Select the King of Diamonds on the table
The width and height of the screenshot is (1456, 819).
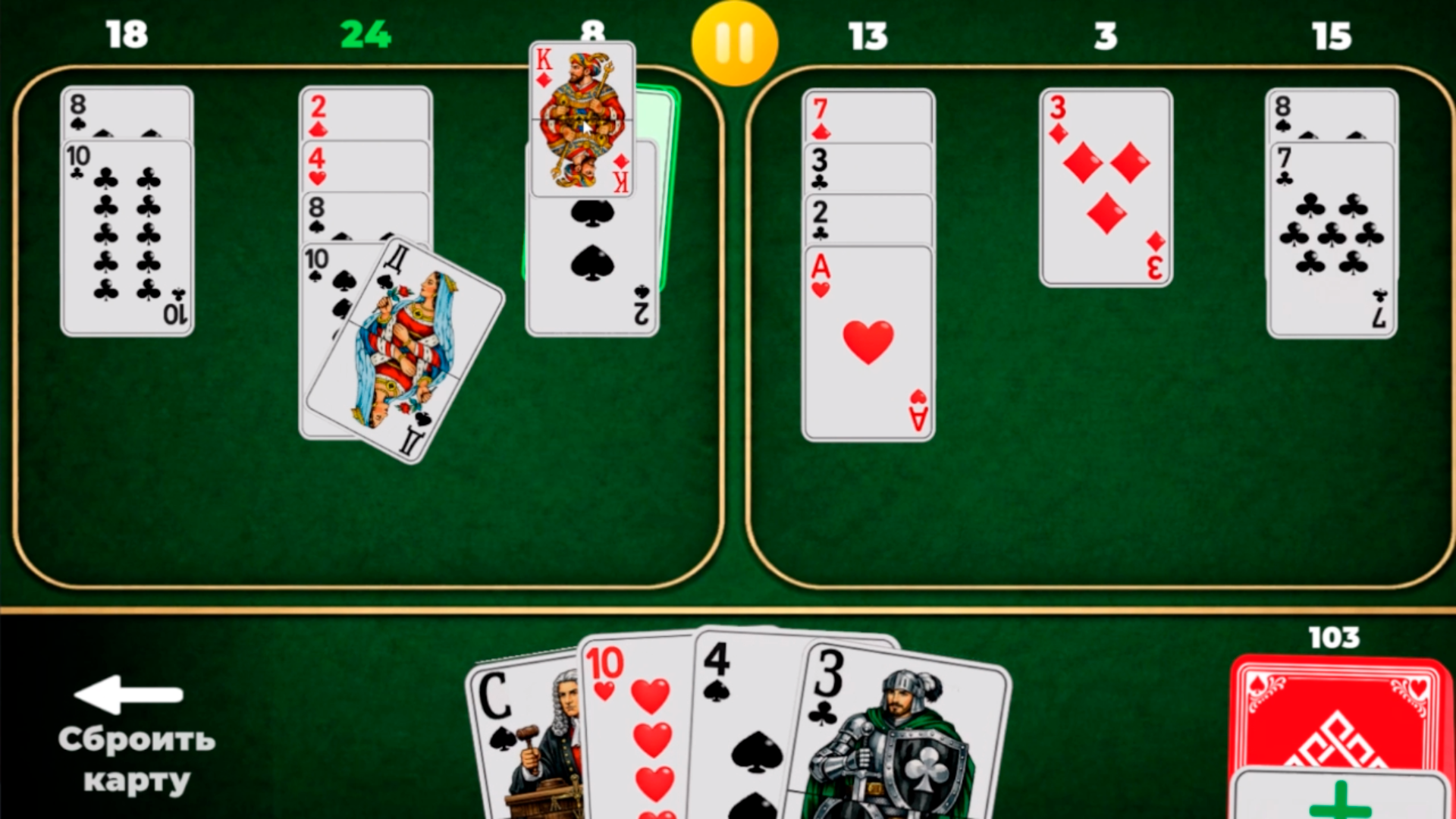click(x=581, y=118)
